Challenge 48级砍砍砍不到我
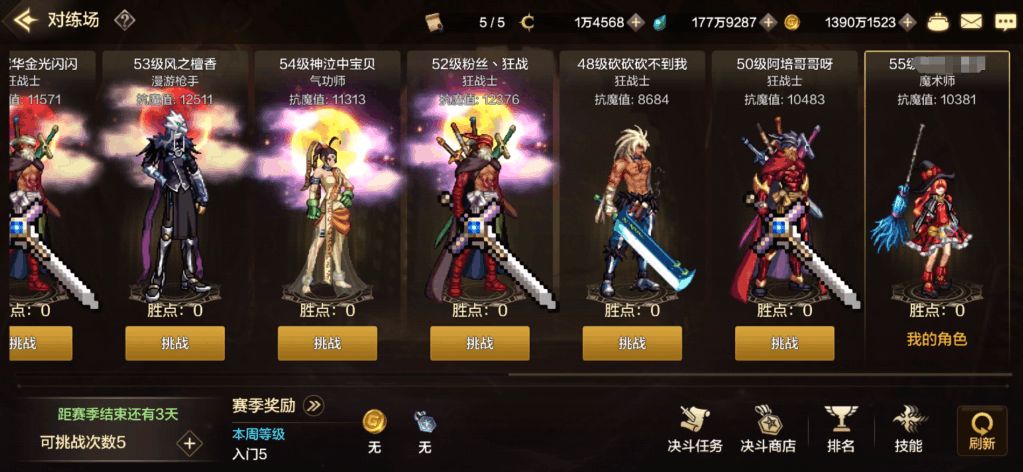The height and width of the screenshot is (472, 1023). coord(632,343)
